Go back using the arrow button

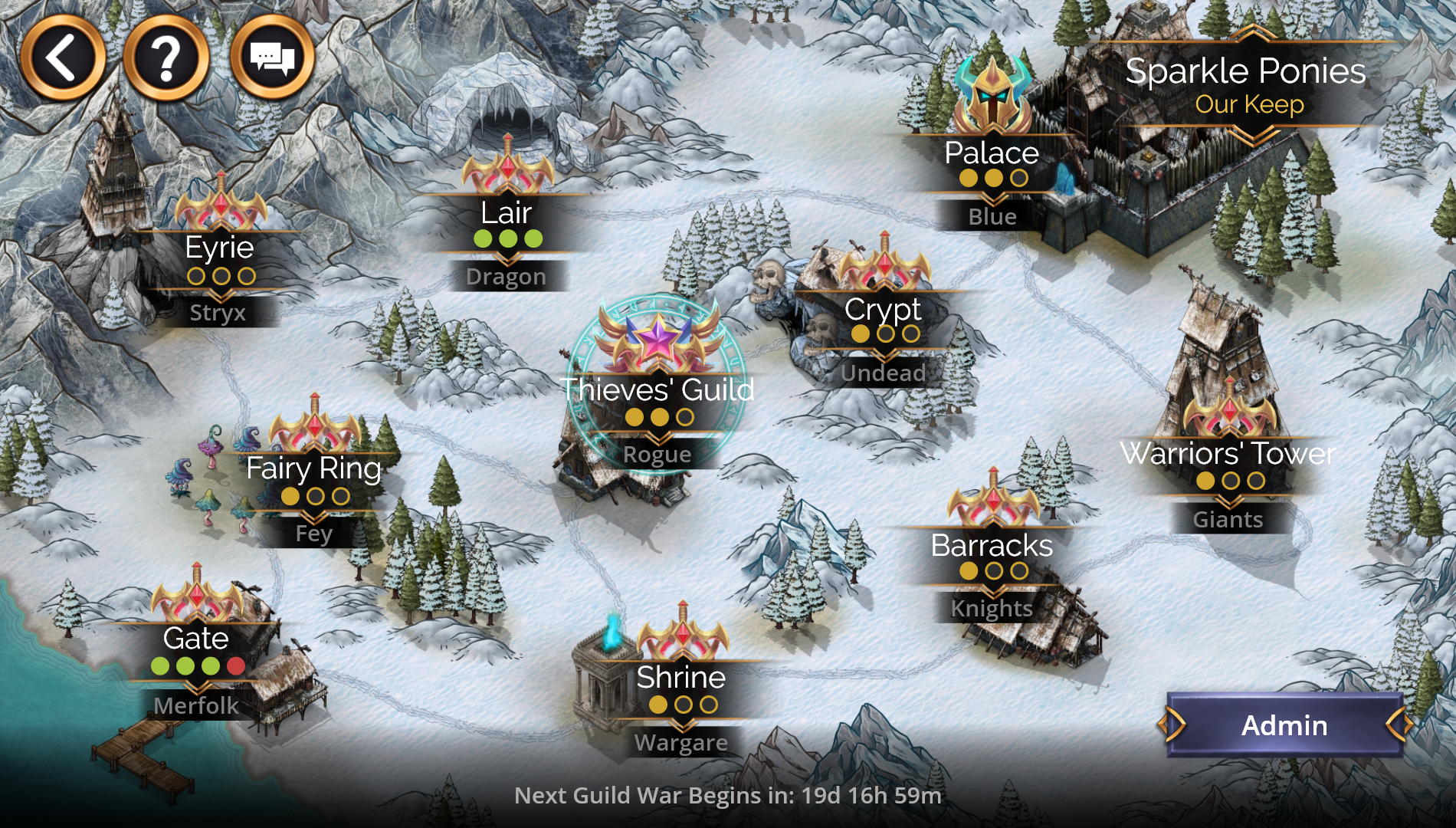[x=62, y=58]
